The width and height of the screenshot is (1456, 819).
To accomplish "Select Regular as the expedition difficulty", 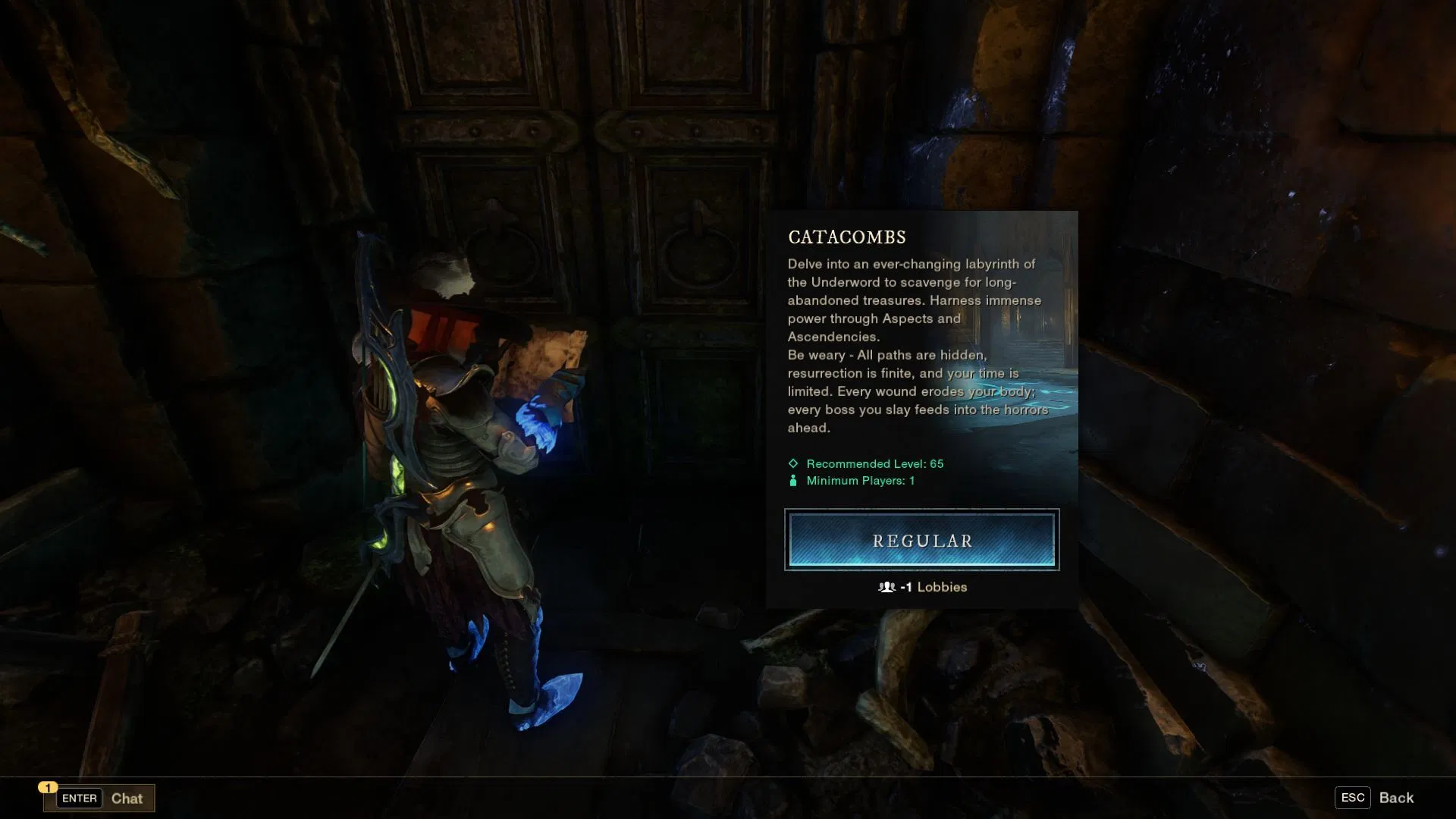I will tap(921, 540).
